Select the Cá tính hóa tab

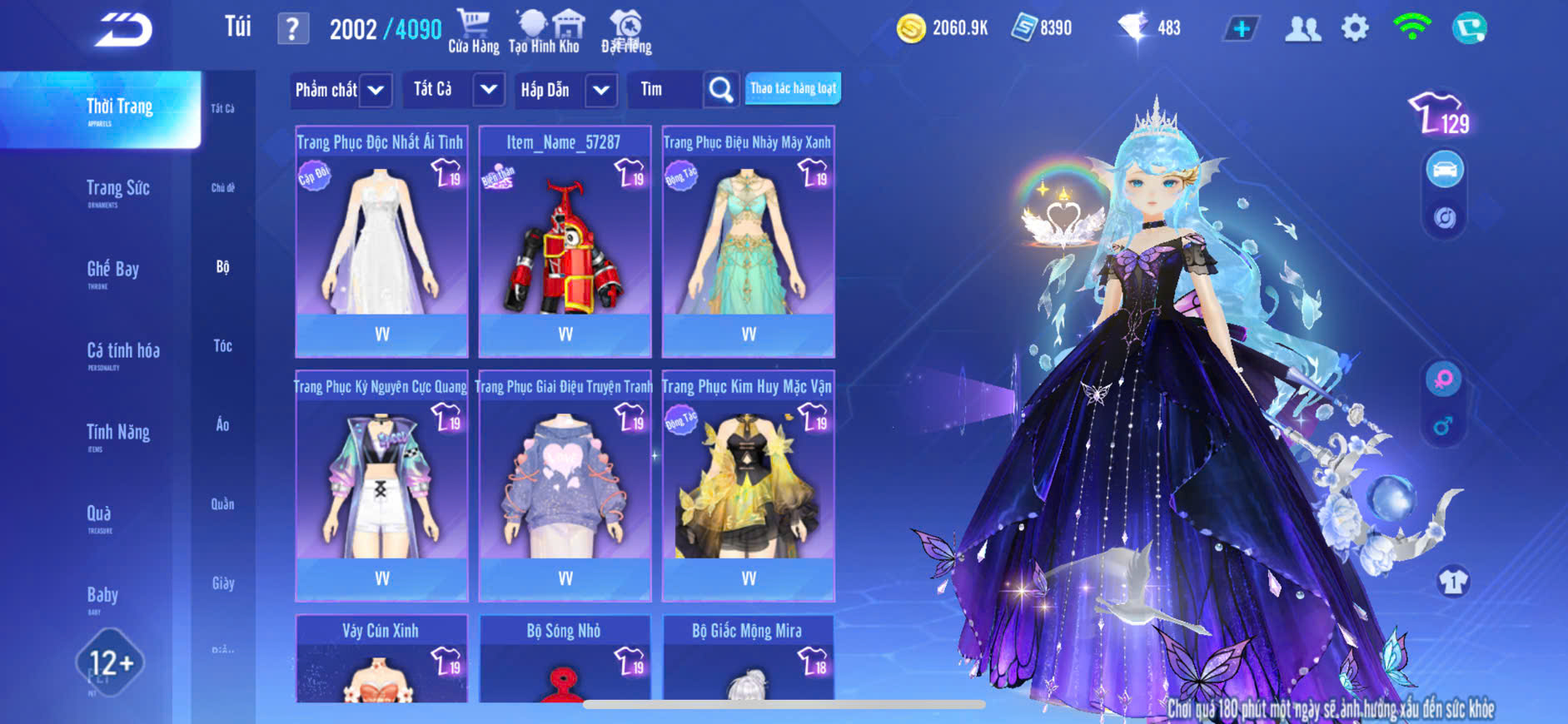pyautogui.click(x=122, y=353)
